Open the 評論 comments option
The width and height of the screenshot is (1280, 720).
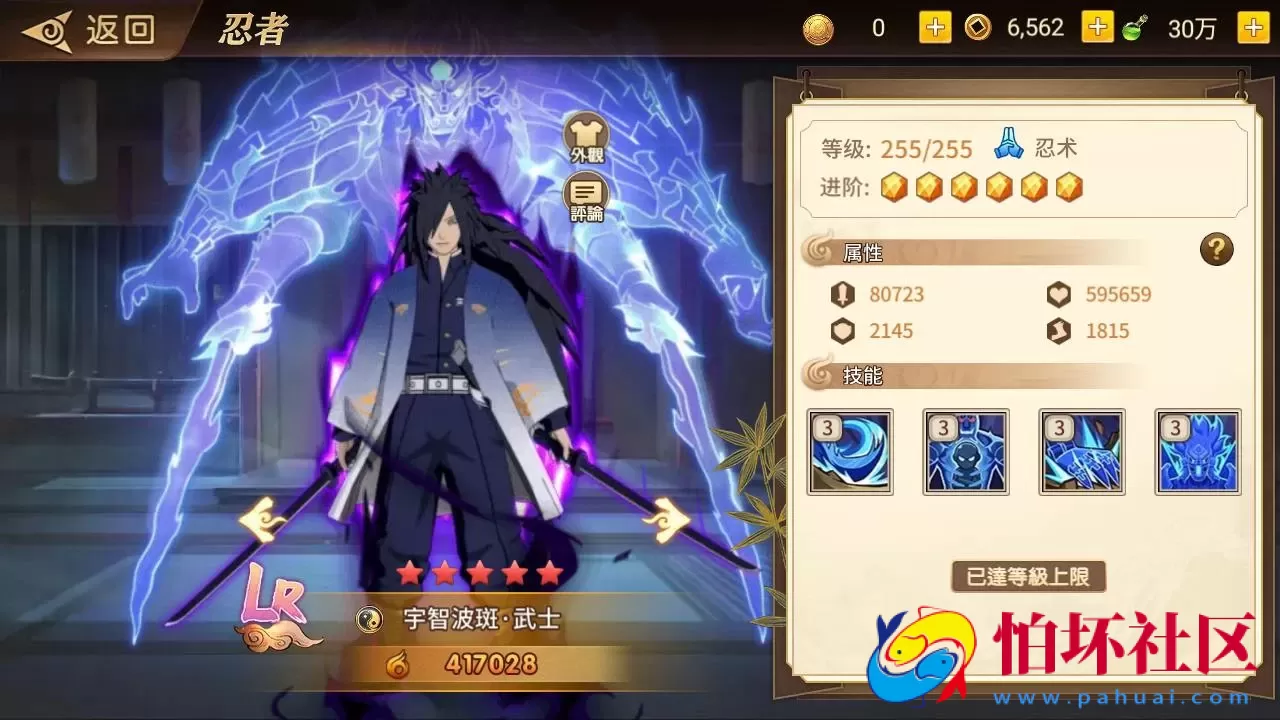point(587,192)
